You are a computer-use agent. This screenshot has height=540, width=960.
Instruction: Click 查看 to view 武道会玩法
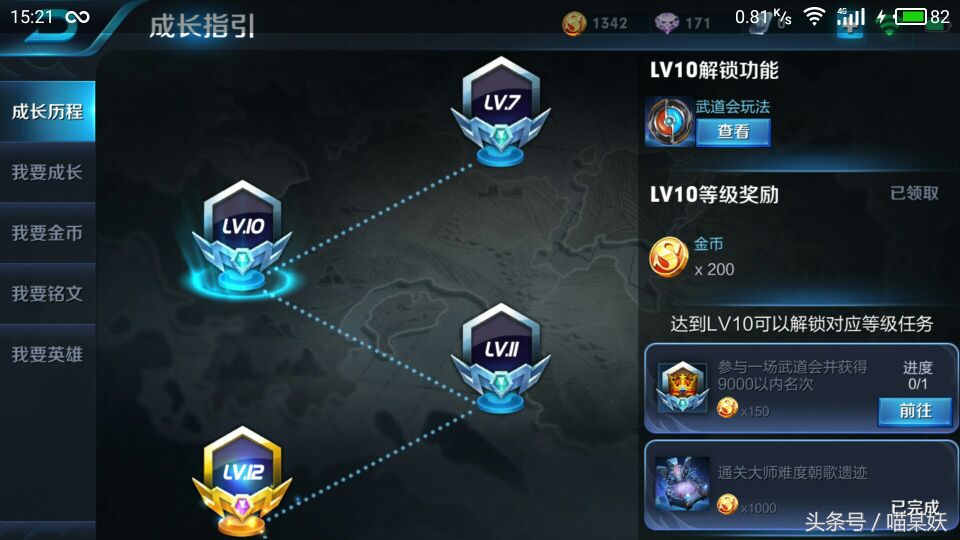pyautogui.click(x=733, y=132)
